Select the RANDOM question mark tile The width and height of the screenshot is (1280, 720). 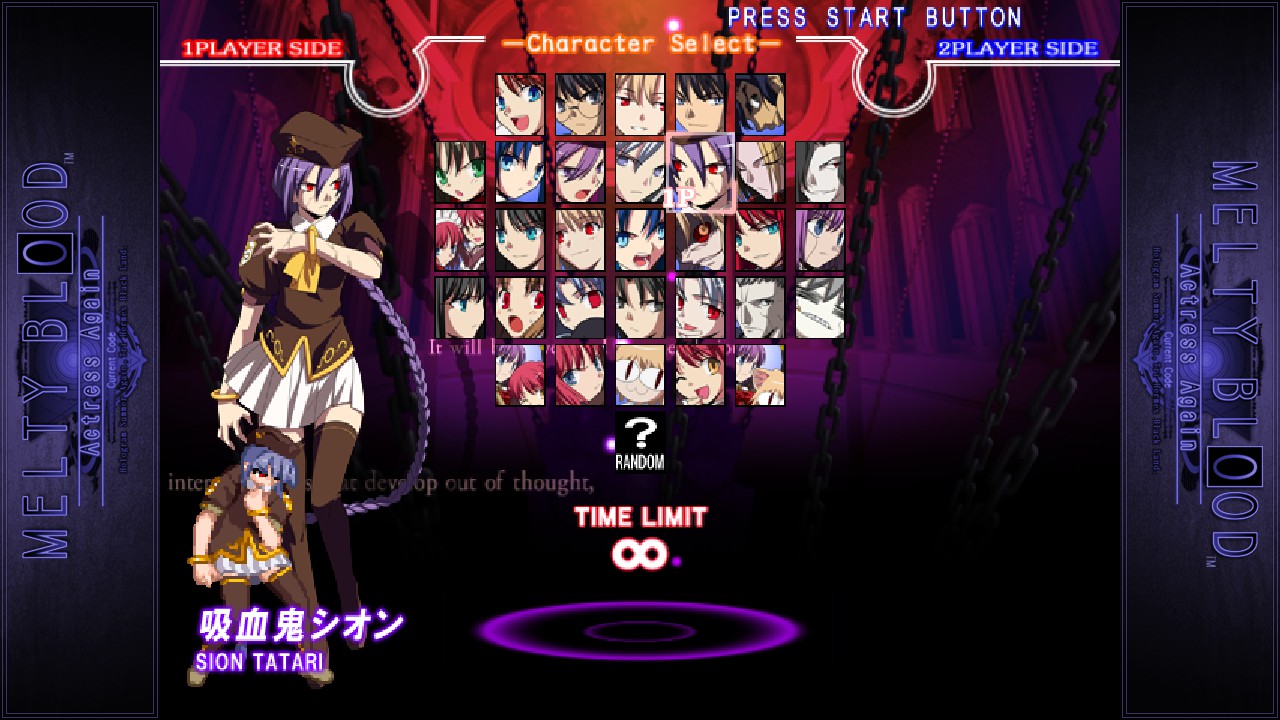[640, 441]
